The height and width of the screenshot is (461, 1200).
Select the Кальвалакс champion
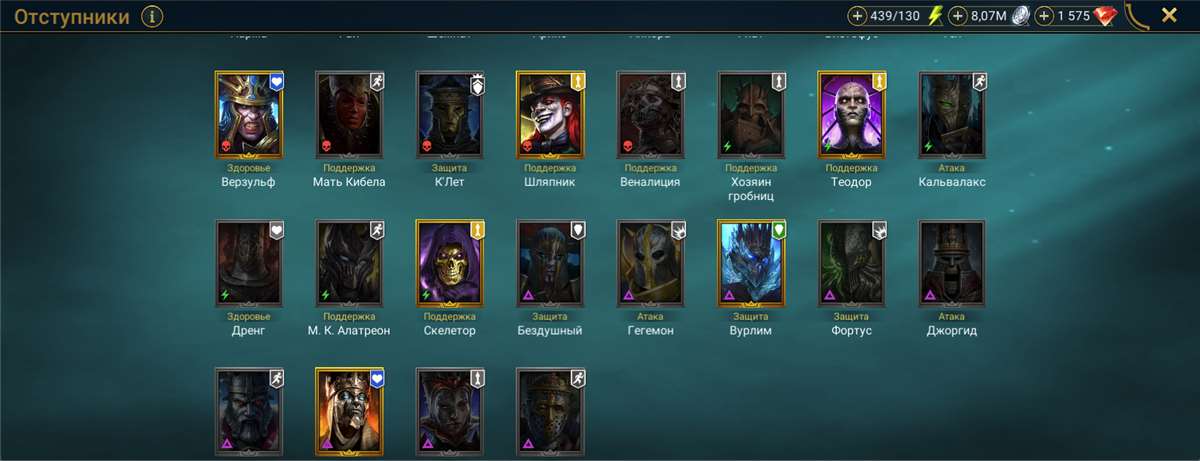(952, 115)
